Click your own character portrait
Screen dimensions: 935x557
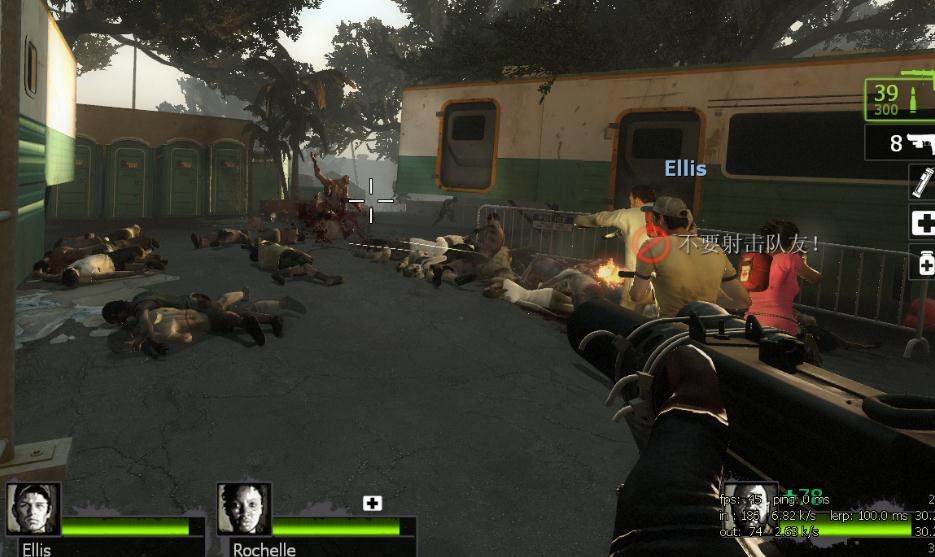(750, 510)
